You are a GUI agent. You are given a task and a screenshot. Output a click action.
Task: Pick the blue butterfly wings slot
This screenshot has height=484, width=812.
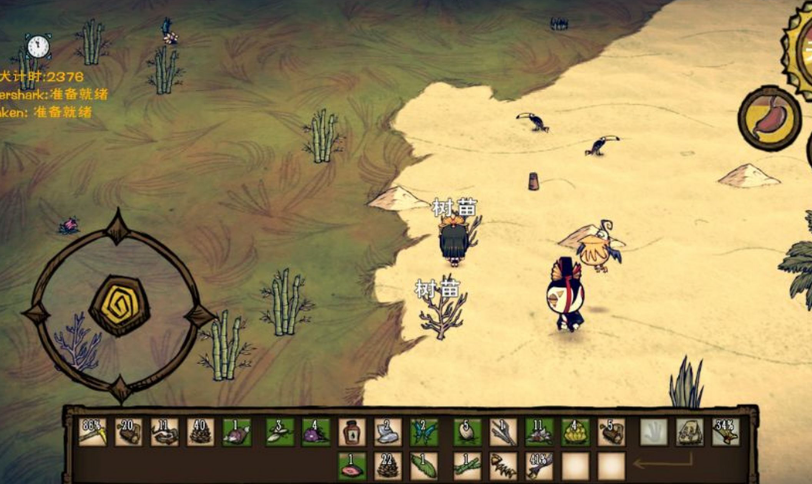(x=424, y=432)
